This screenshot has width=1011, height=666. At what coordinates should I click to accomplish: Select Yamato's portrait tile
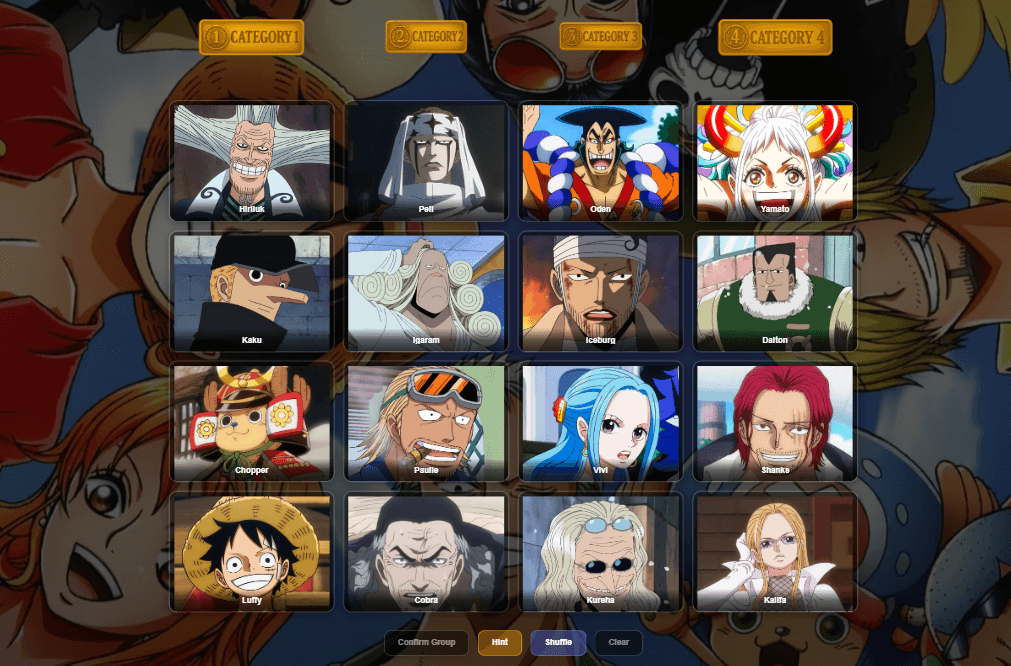(775, 161)
